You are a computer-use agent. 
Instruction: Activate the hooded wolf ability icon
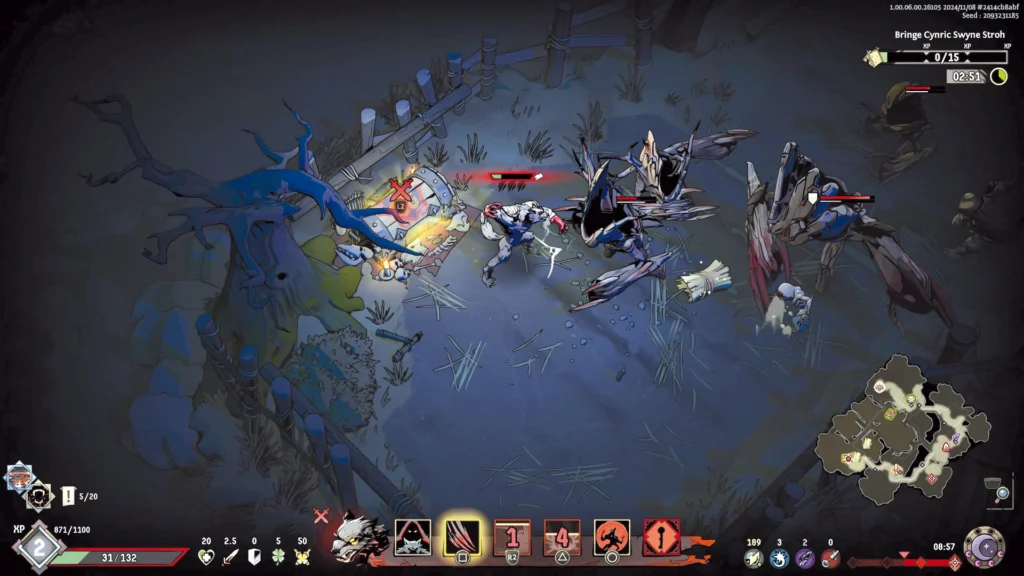[413, 537]
